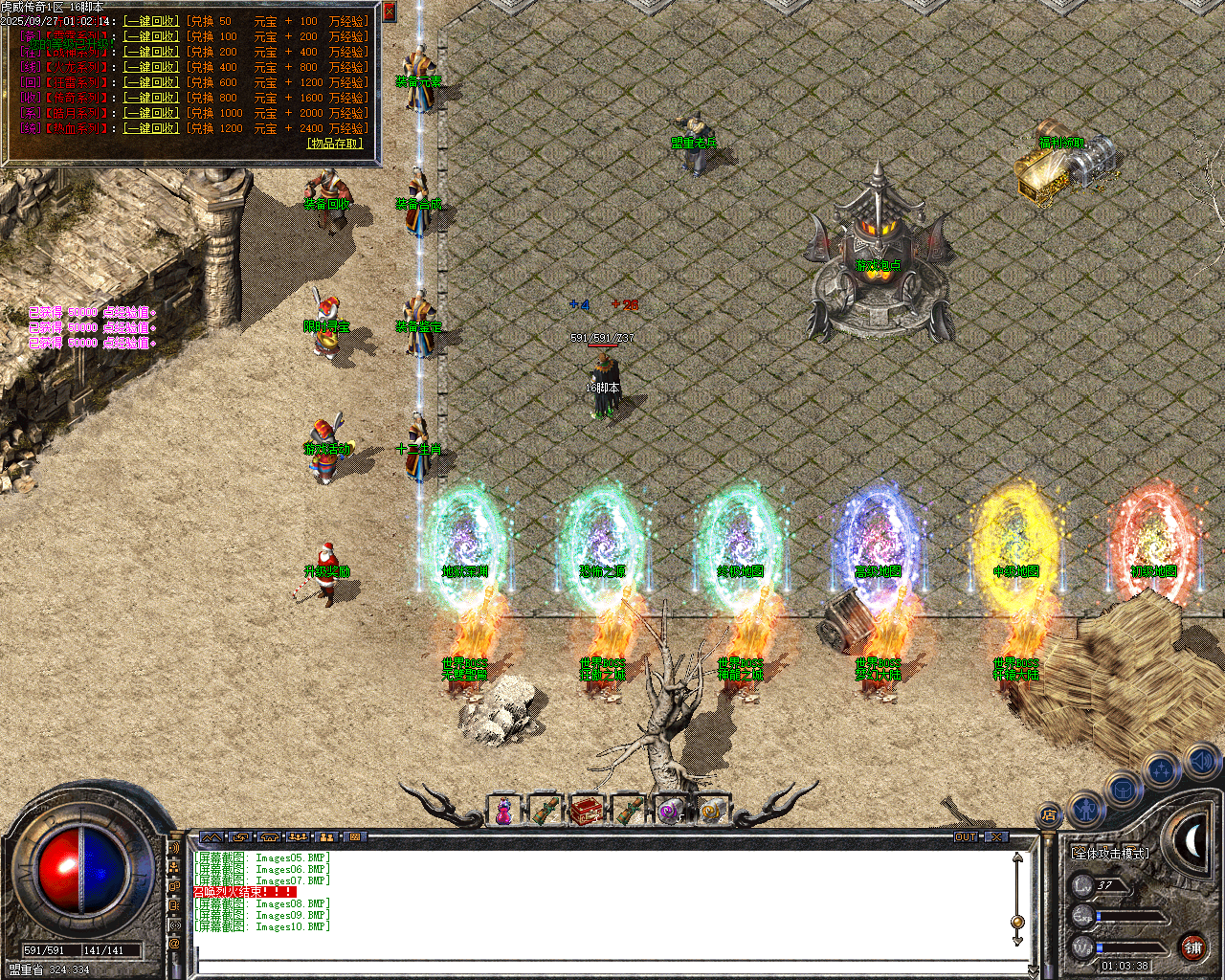Toggle the speaker sound icon
1225x980 pixels.
(1201, 763)
